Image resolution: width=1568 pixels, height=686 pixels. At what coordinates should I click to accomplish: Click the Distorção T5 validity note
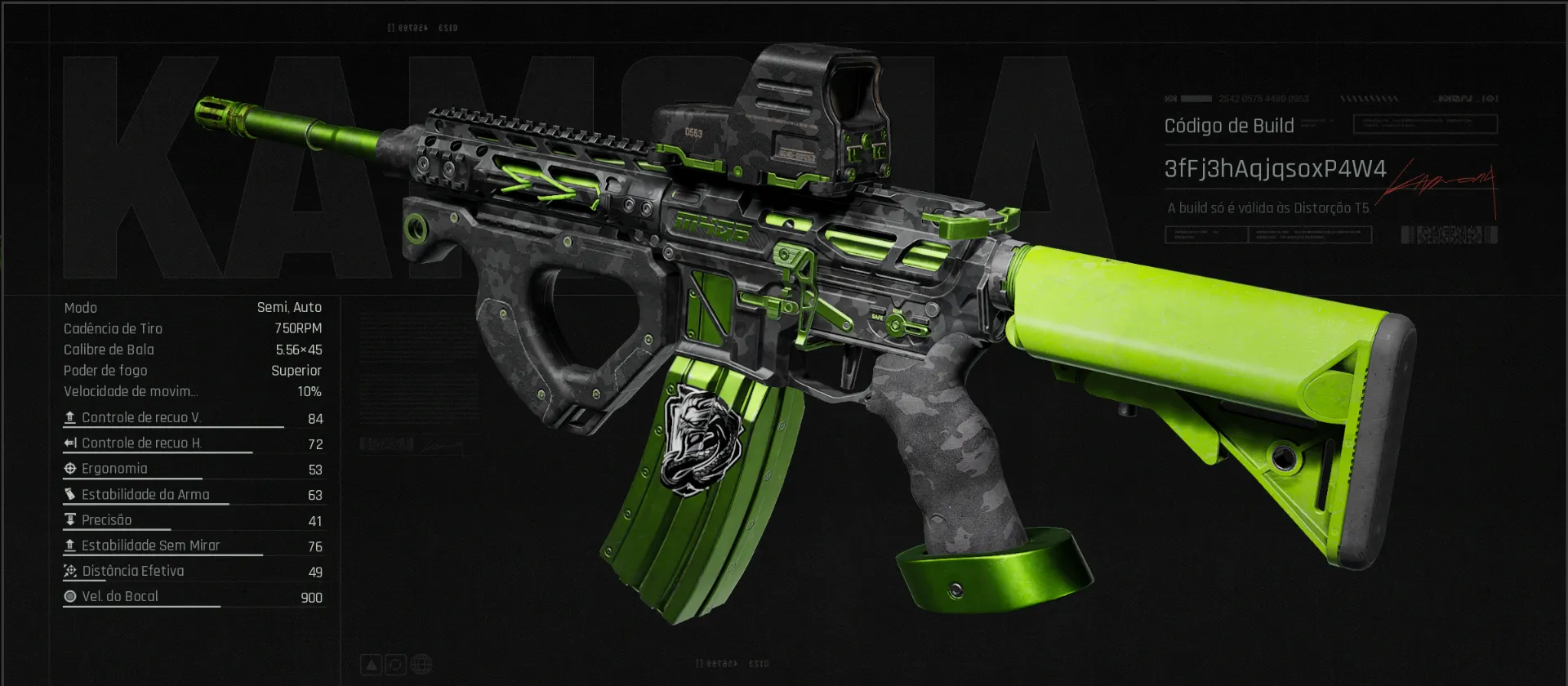(x=1272, y=207)
